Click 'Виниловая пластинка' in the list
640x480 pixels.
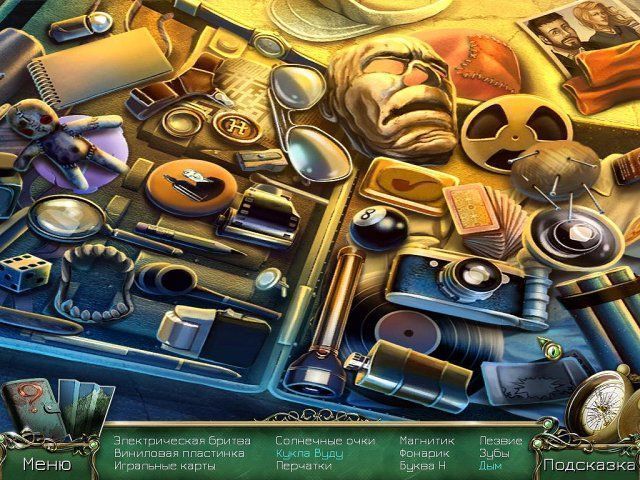177,453
